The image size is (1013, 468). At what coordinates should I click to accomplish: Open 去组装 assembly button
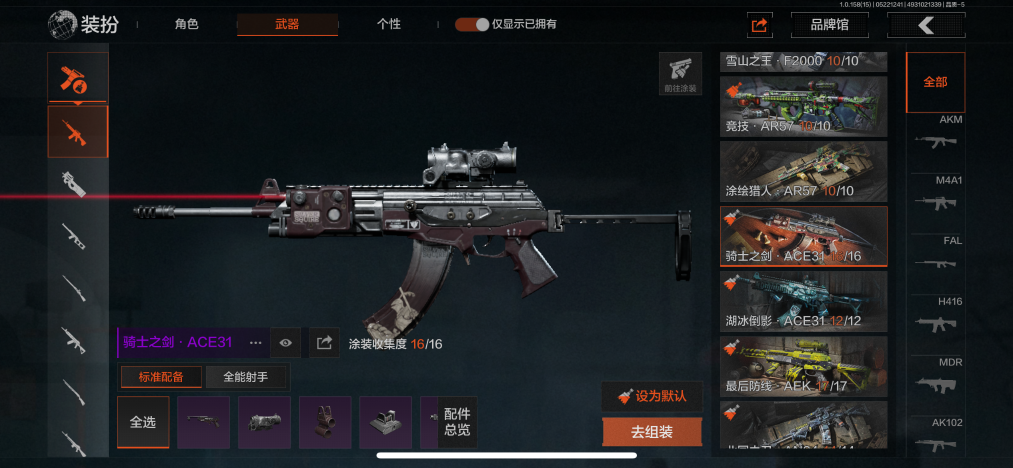tap(652, 432)
